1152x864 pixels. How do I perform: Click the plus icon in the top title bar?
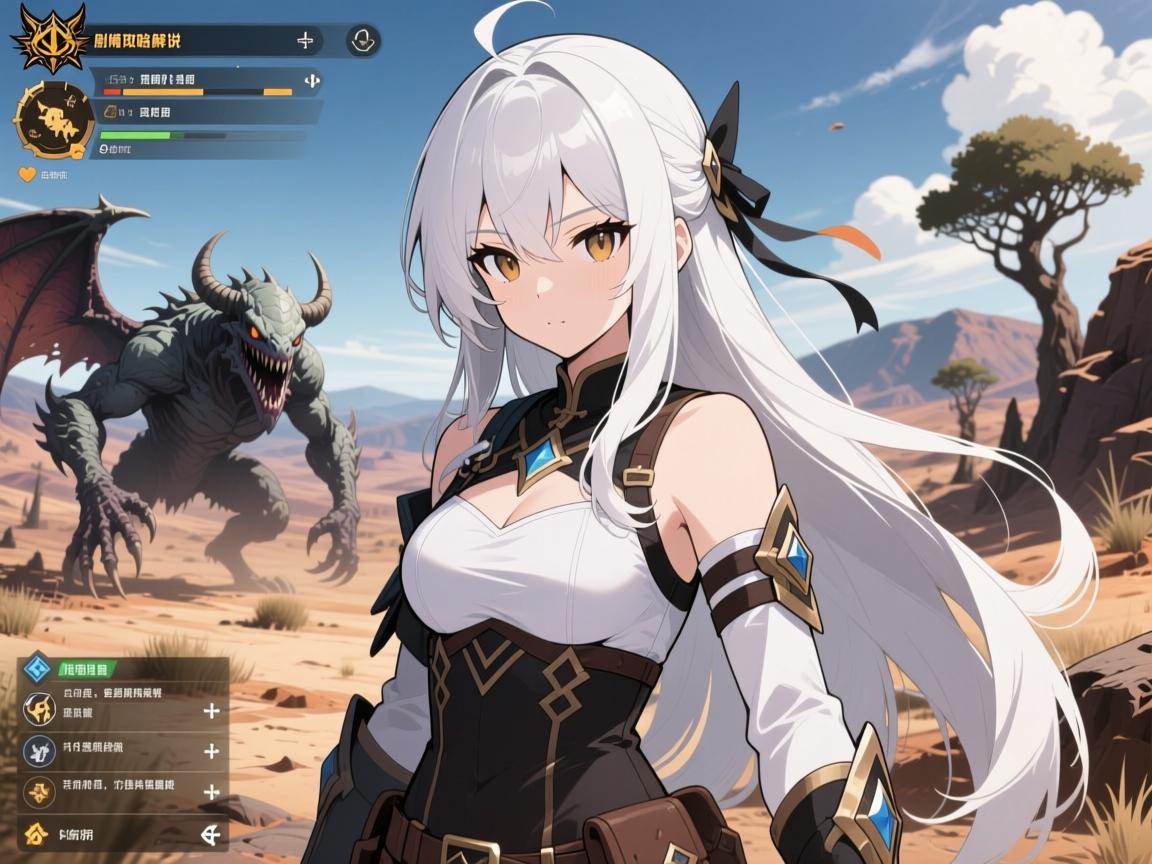306,40
